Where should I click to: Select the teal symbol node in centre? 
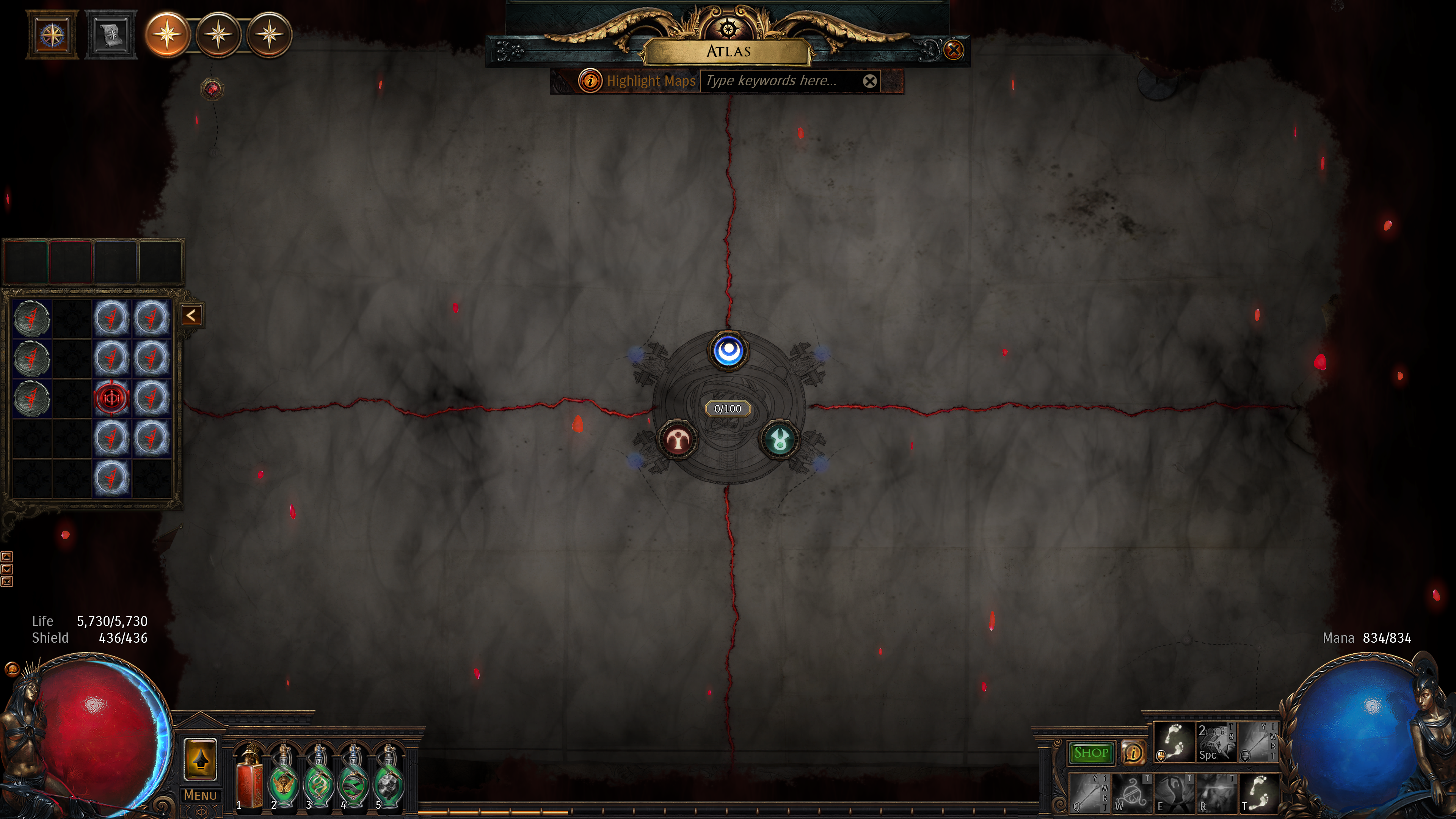(780, 440)
